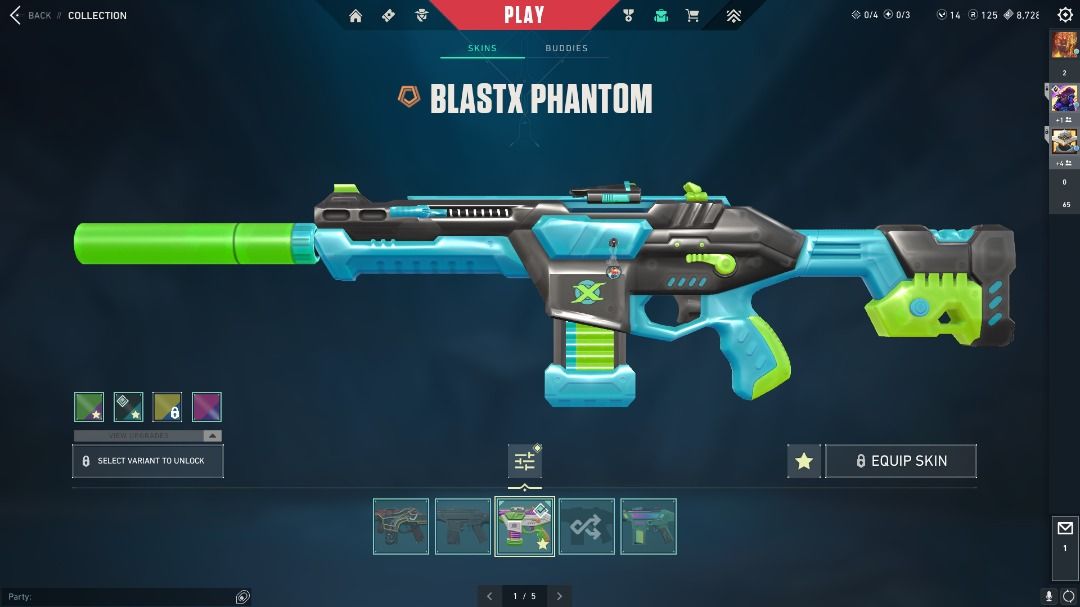Click the red PLAY button

524,15
